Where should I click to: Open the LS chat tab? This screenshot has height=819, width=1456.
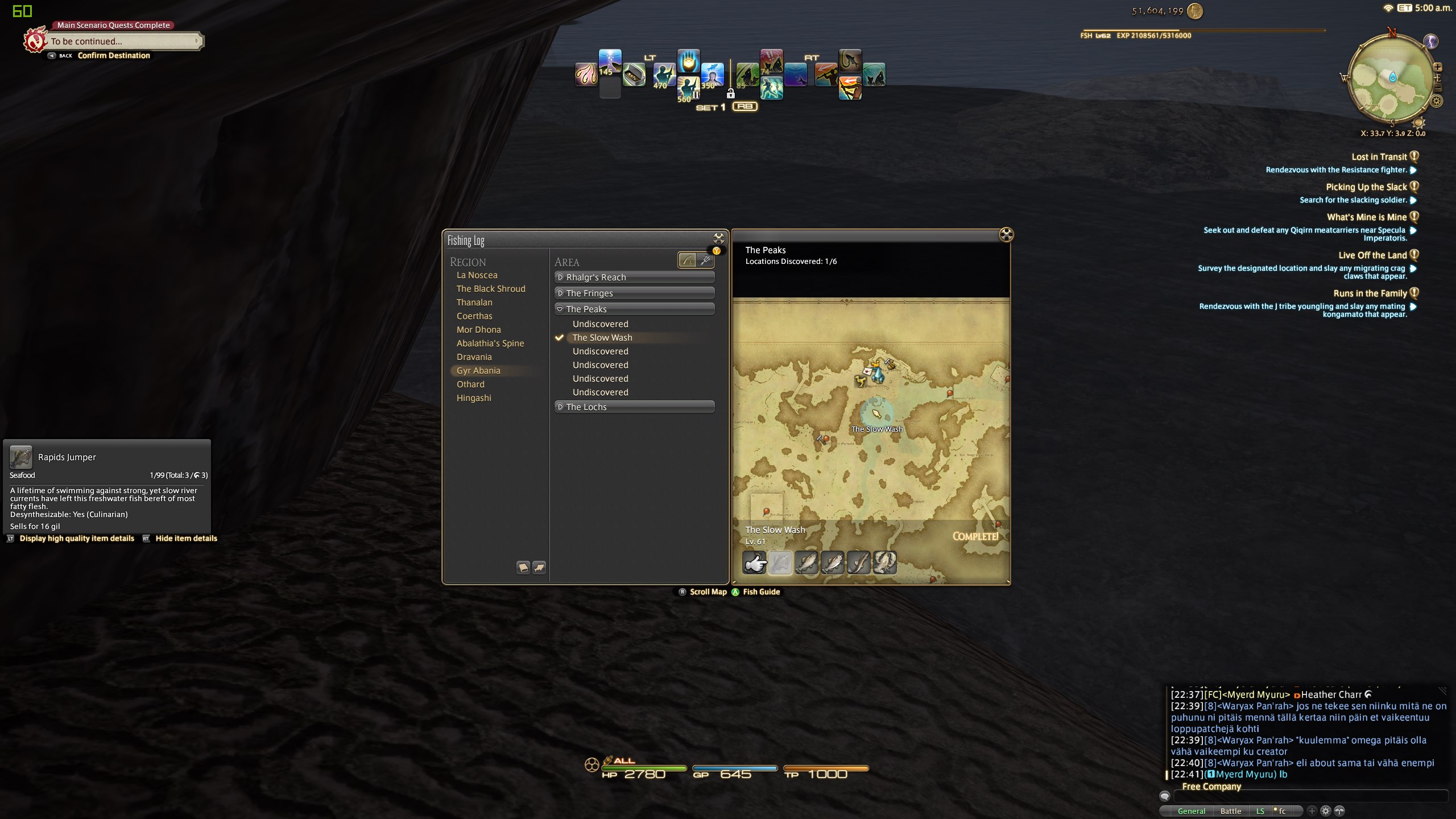coord(1260,811)
